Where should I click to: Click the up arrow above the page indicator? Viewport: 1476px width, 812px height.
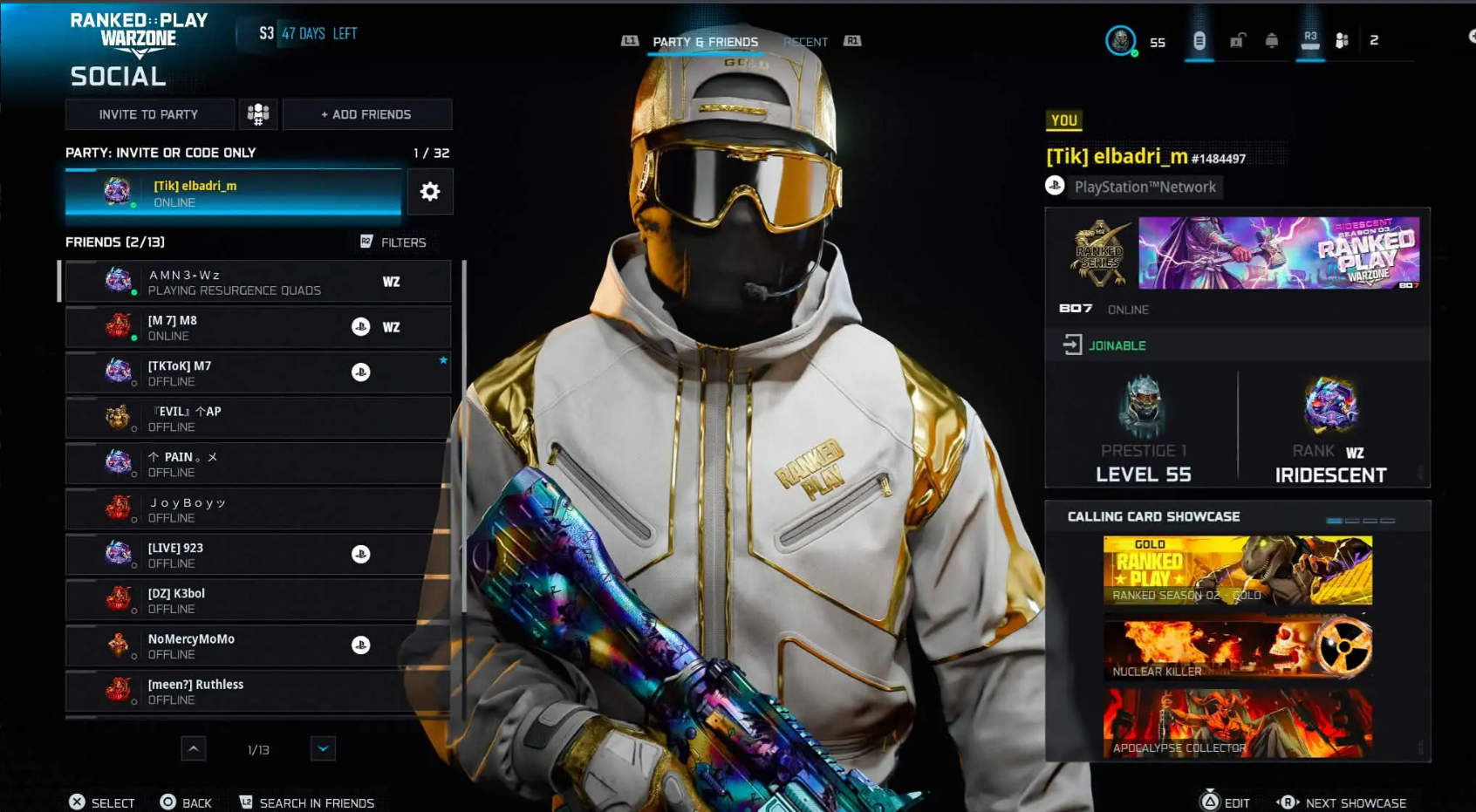pyautogui.click(x=193, y=748)
